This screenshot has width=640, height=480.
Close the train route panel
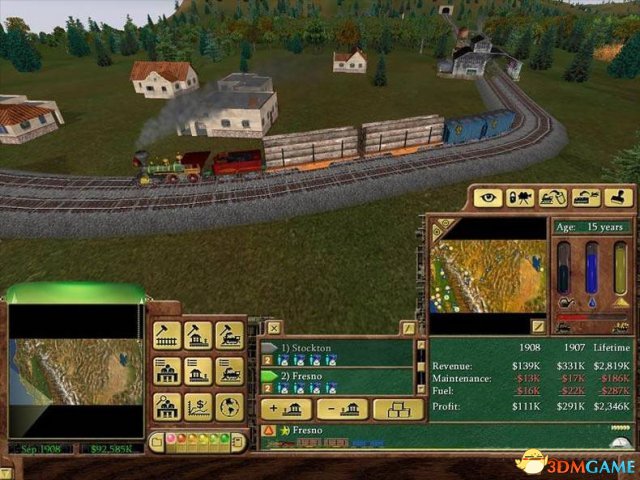point(273,328)
